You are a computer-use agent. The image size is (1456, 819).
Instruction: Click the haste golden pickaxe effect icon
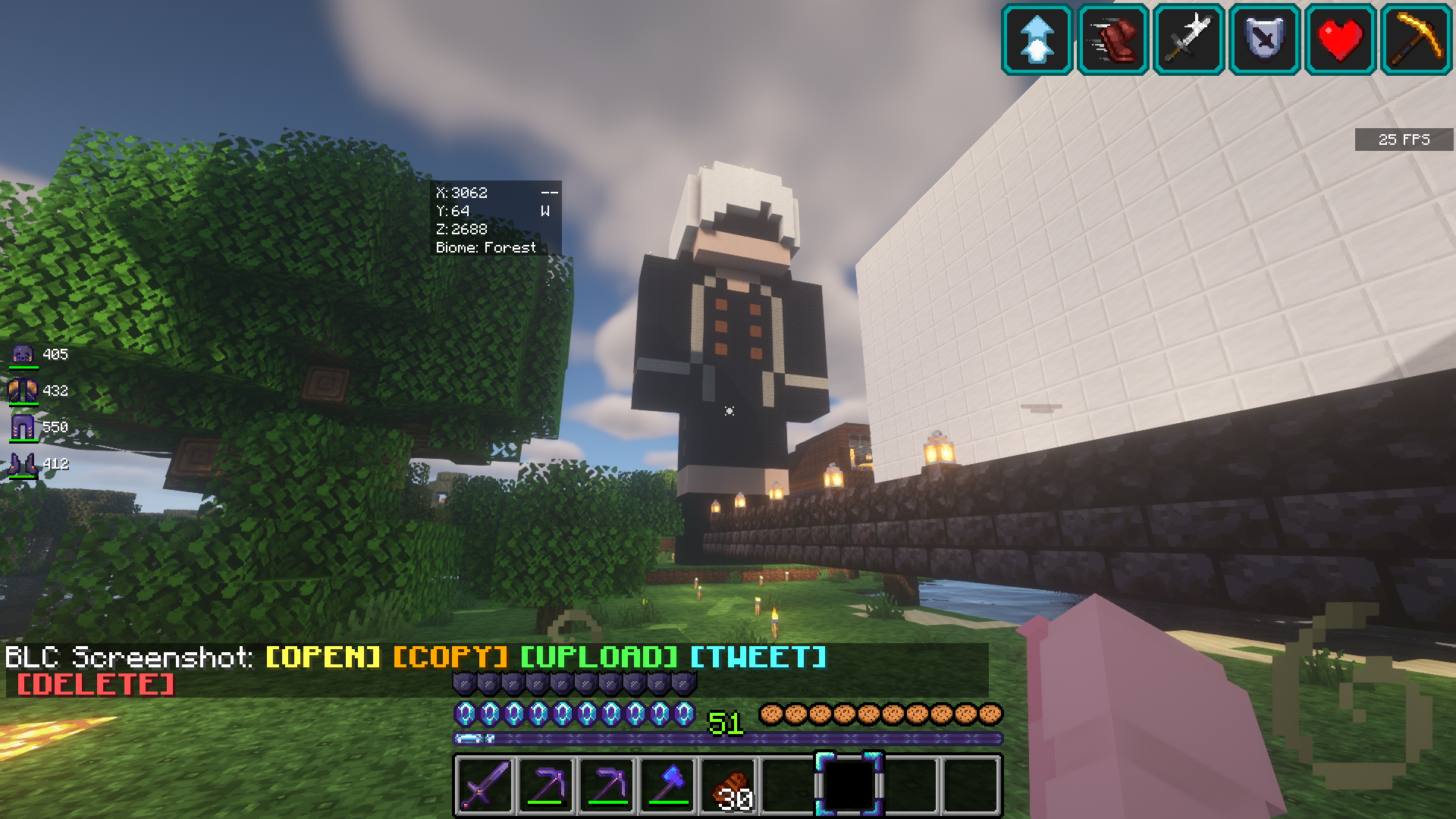pos(1416,39)
